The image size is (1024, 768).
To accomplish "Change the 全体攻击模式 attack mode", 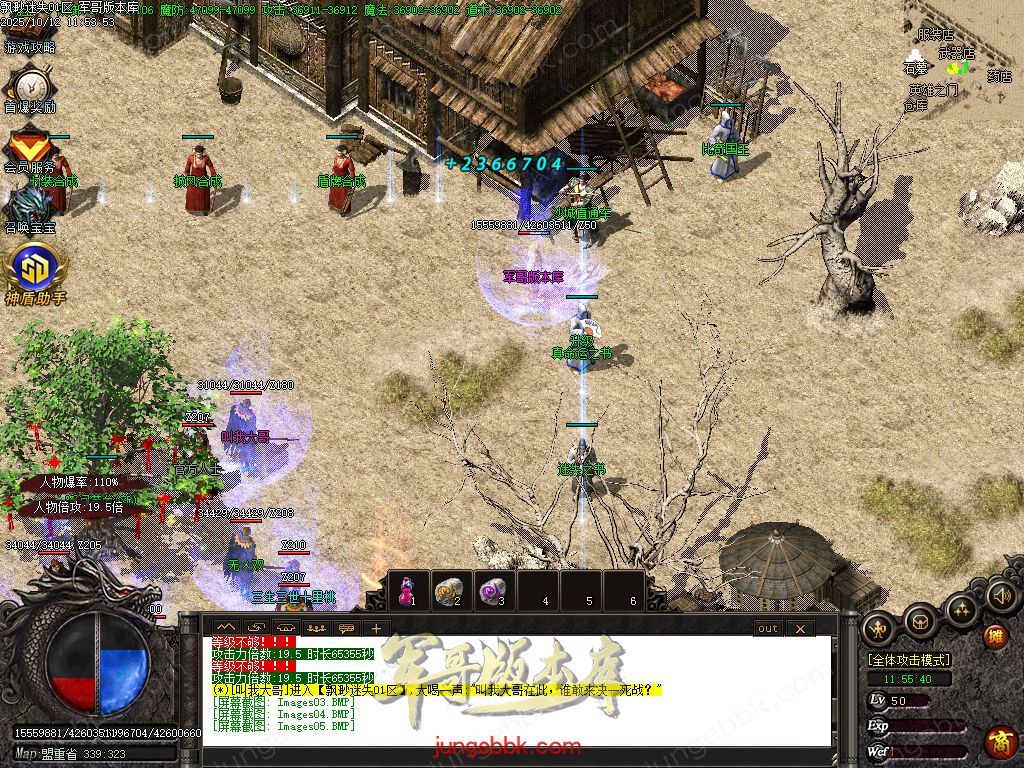I will tap(909, 660).
